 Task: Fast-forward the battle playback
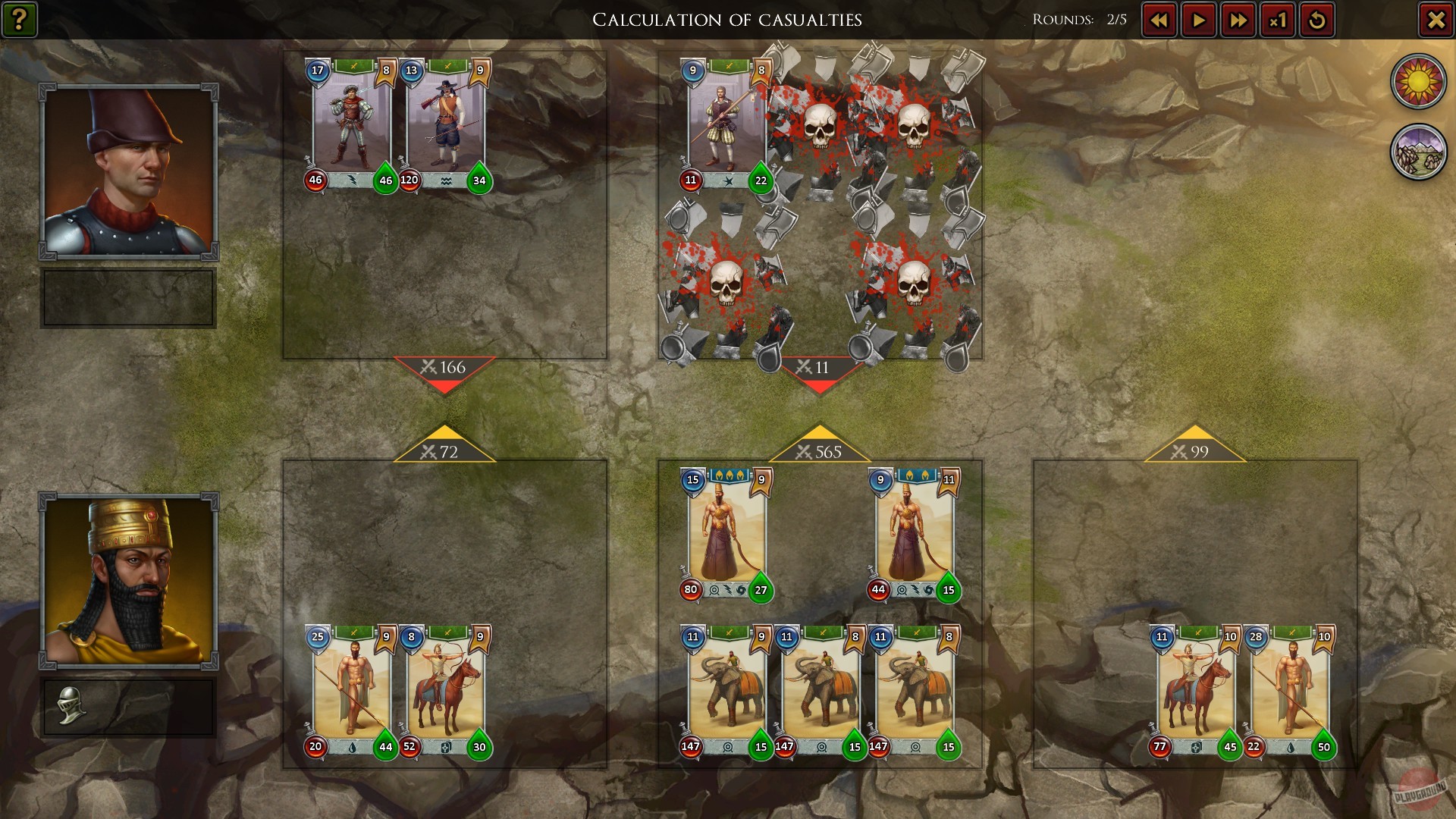coord(1238,20)
